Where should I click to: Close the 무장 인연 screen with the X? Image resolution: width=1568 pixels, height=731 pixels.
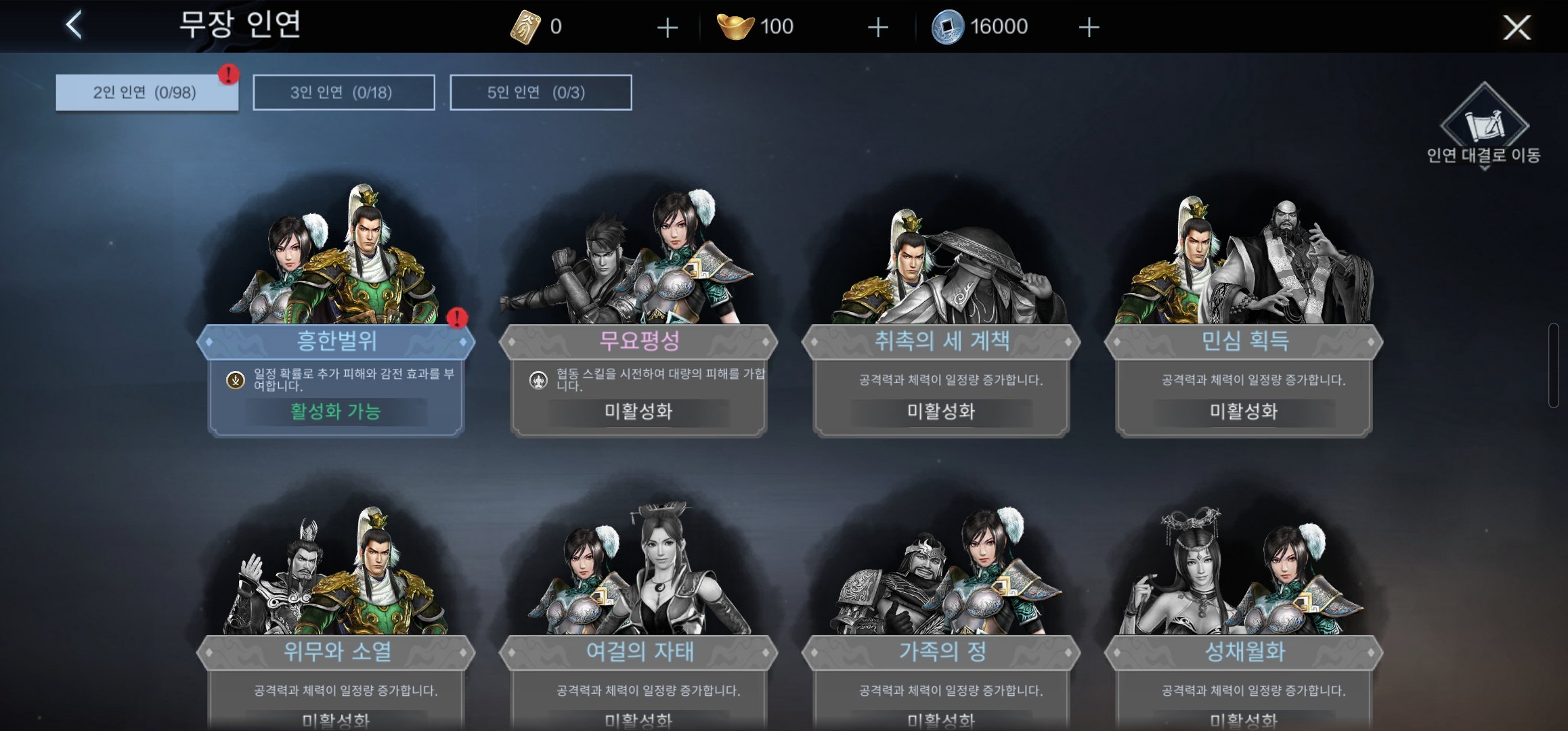pyautogui.click(x=1517, y=28)
